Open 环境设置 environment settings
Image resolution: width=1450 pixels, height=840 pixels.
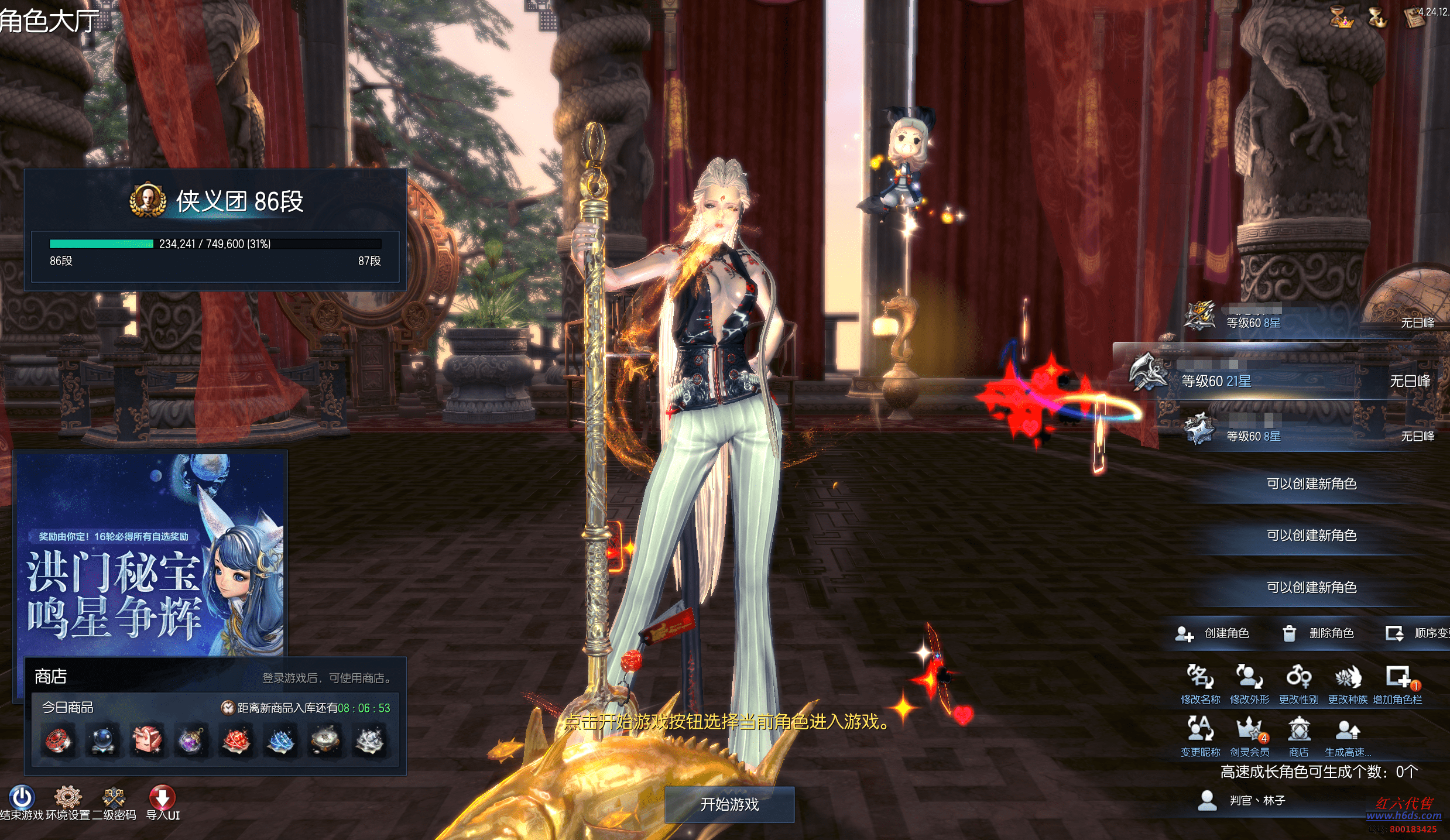(x=68, y=798)
